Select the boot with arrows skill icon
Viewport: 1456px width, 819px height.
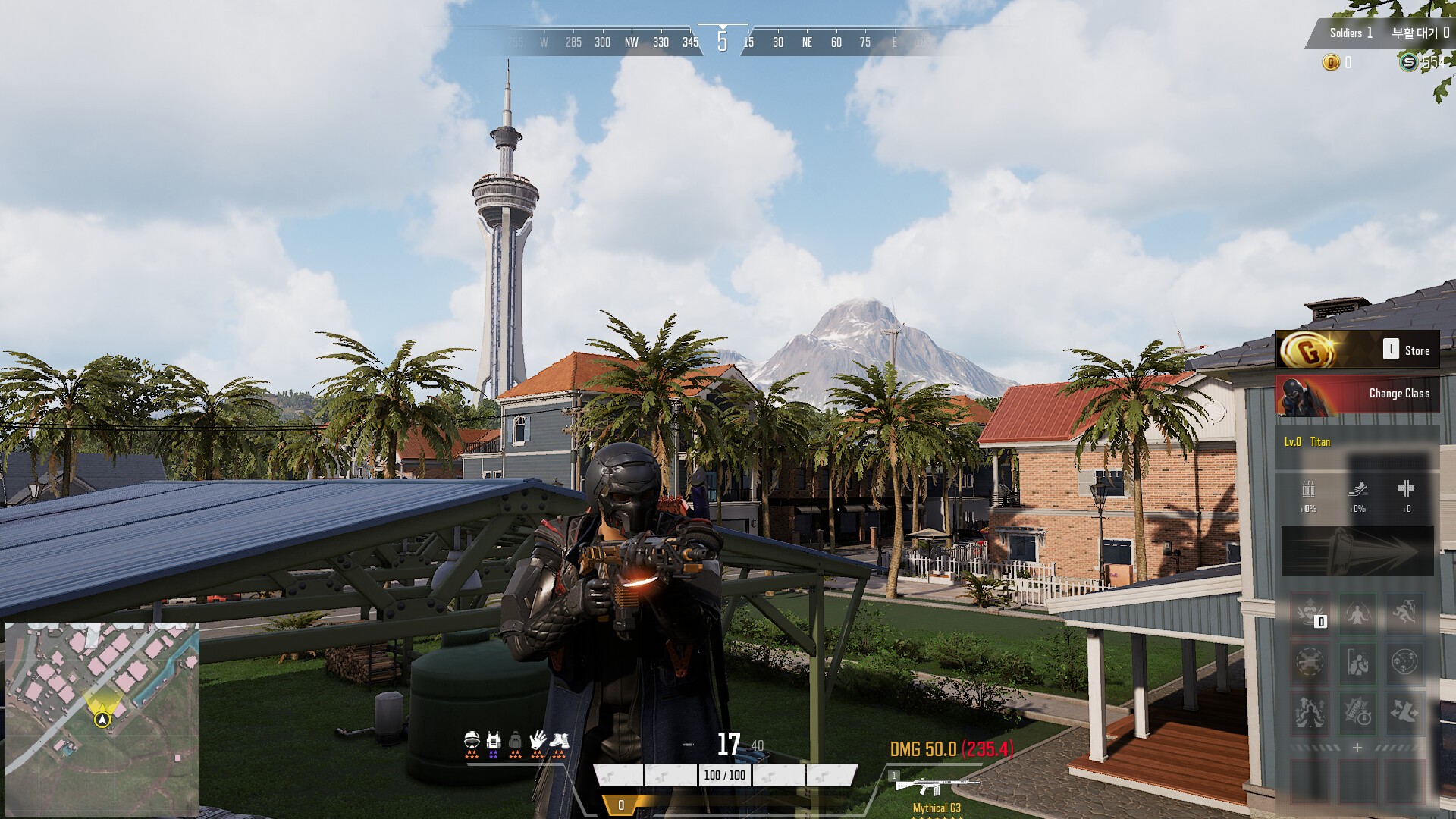(1404, 711)
